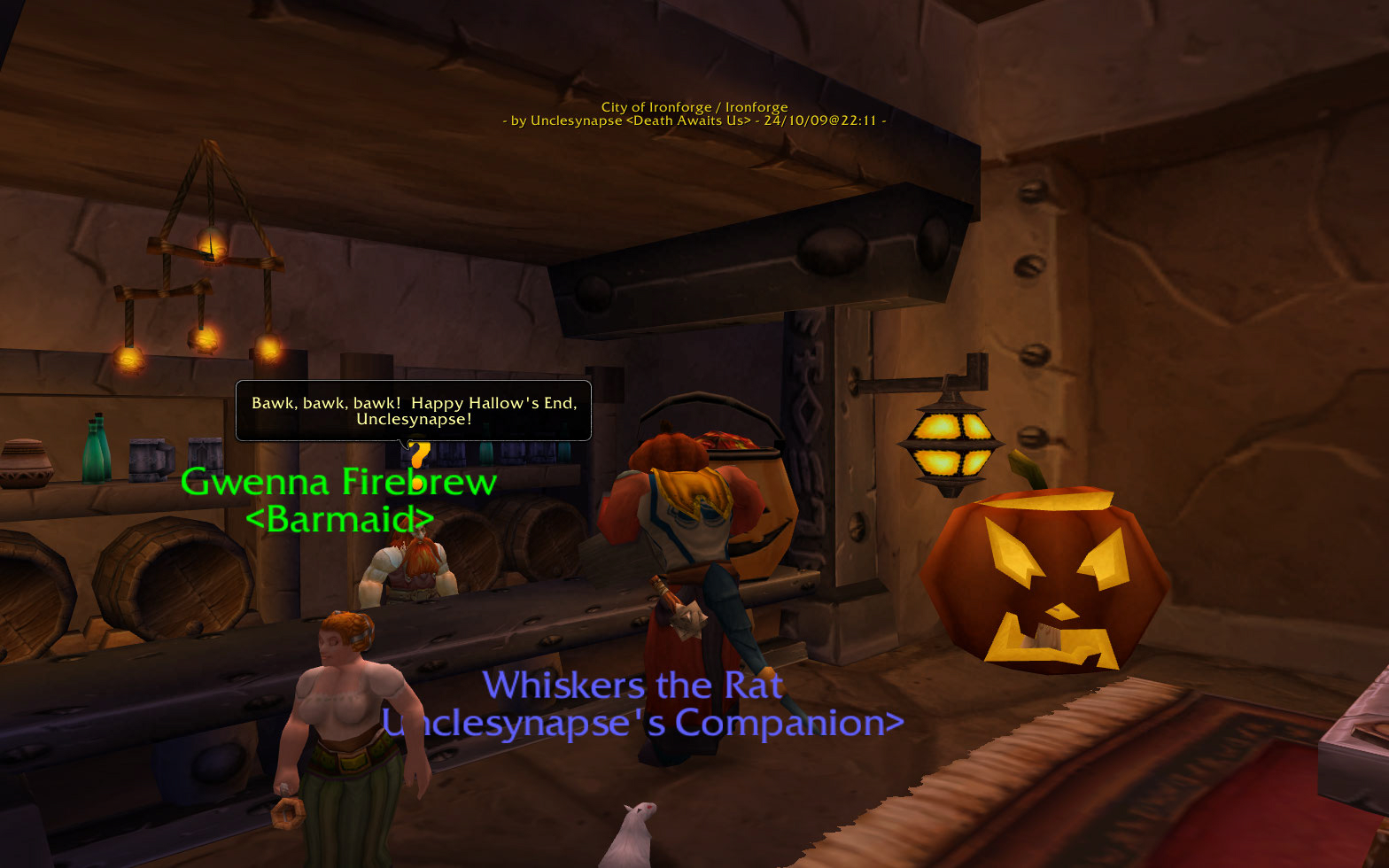This screenshot has width=1389, height=868.
Task: Target the Whiskers the Rat name label
Action: pos(632,686)
